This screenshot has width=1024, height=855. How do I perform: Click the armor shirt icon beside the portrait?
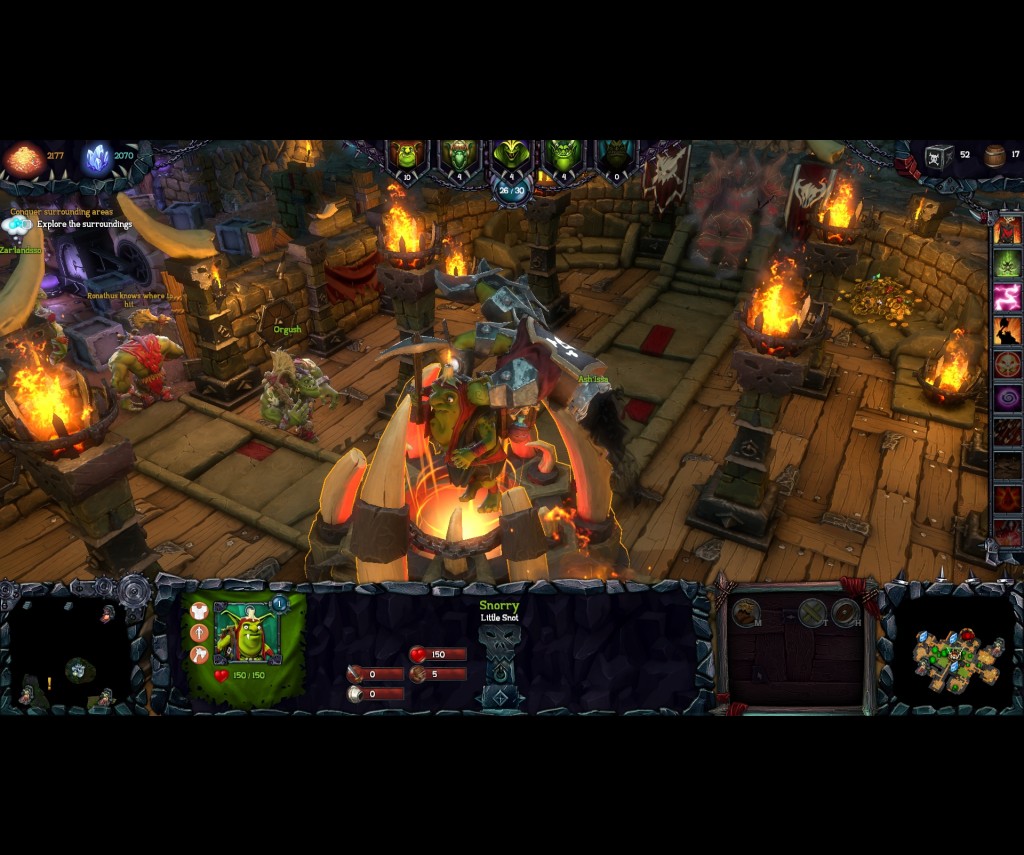point(199,610)
